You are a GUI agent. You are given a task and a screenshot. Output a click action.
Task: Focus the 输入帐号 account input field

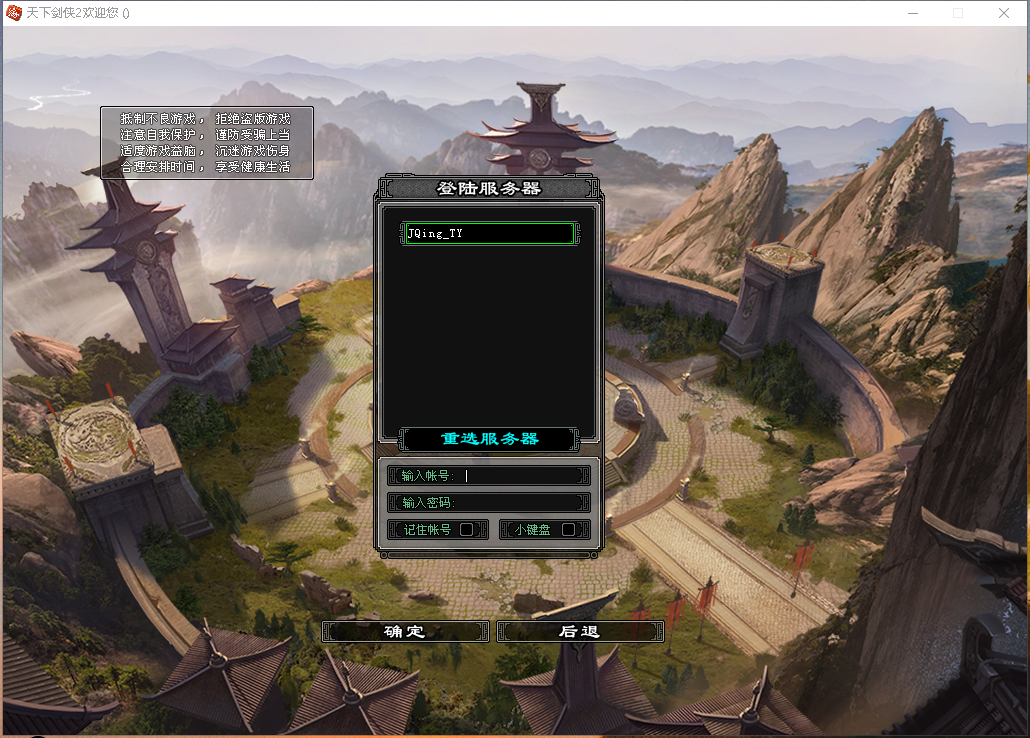tap(520, 476)
